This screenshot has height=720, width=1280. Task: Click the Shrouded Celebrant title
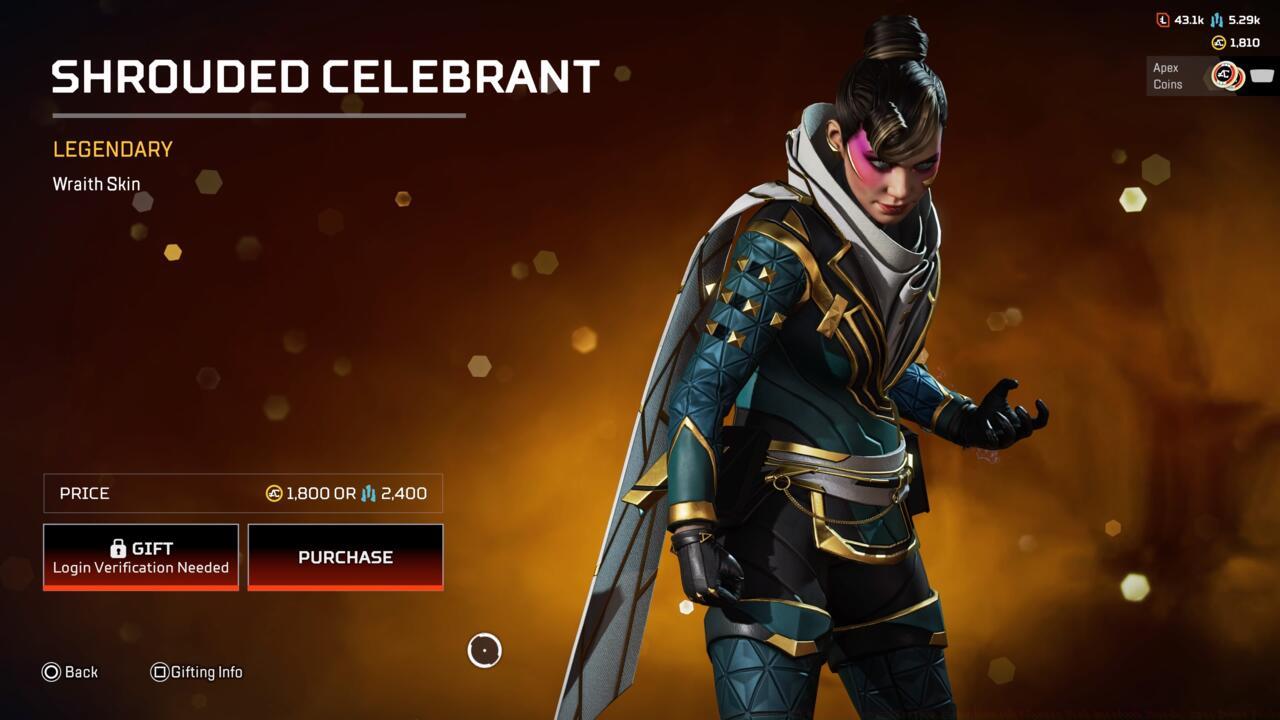(324, 75)
